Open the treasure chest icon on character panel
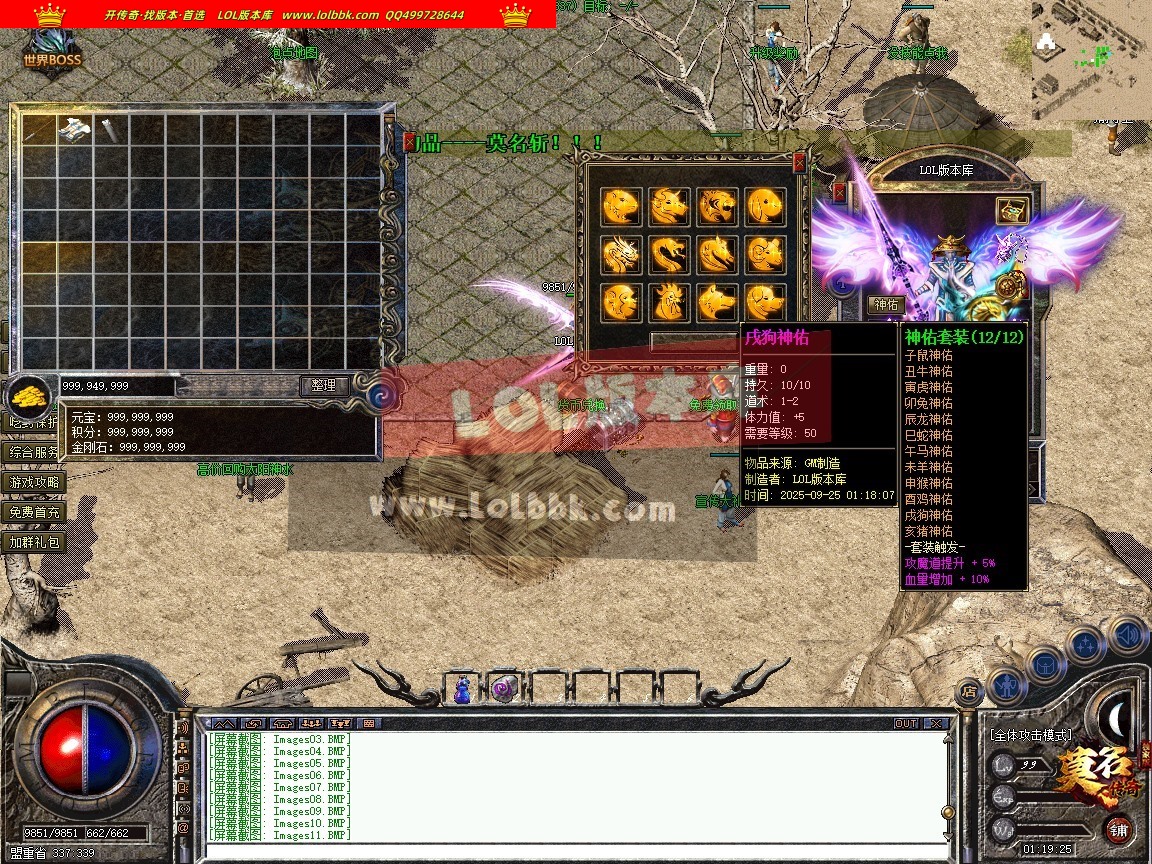This screenshot has height=864, width=1152. (x=1012, y=210)
